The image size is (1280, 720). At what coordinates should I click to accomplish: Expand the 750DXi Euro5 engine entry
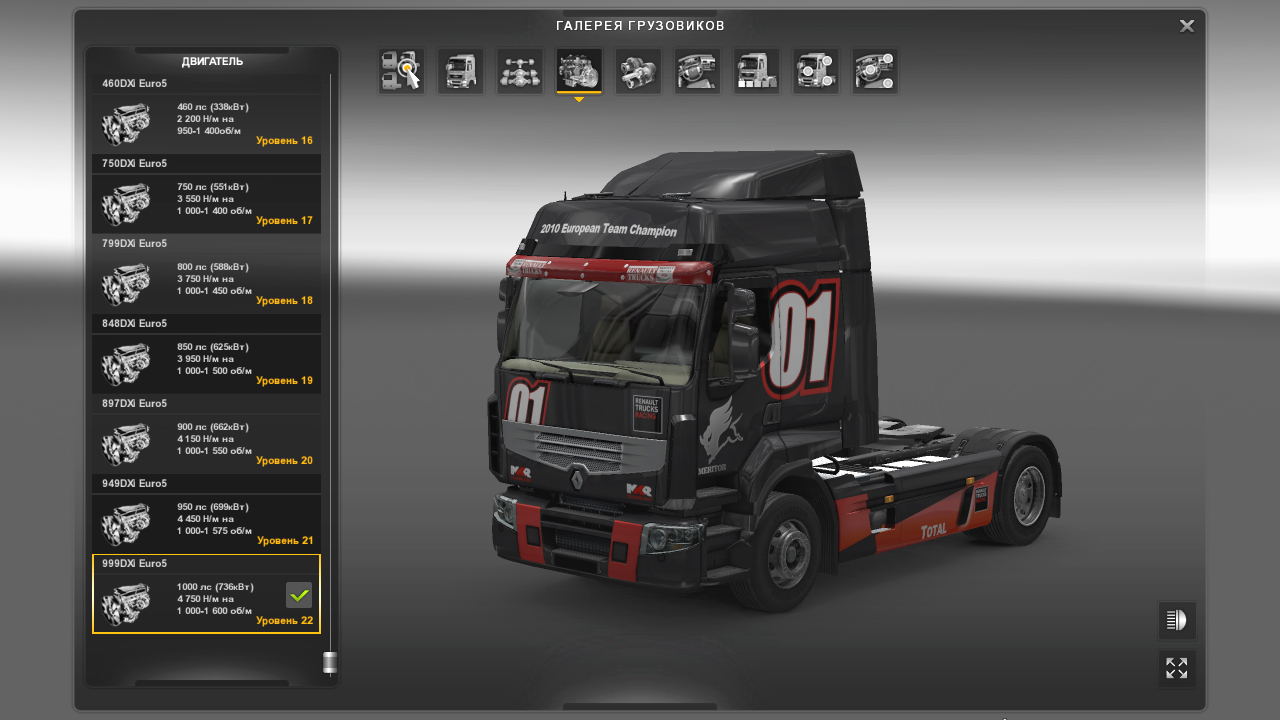(206, 163)
